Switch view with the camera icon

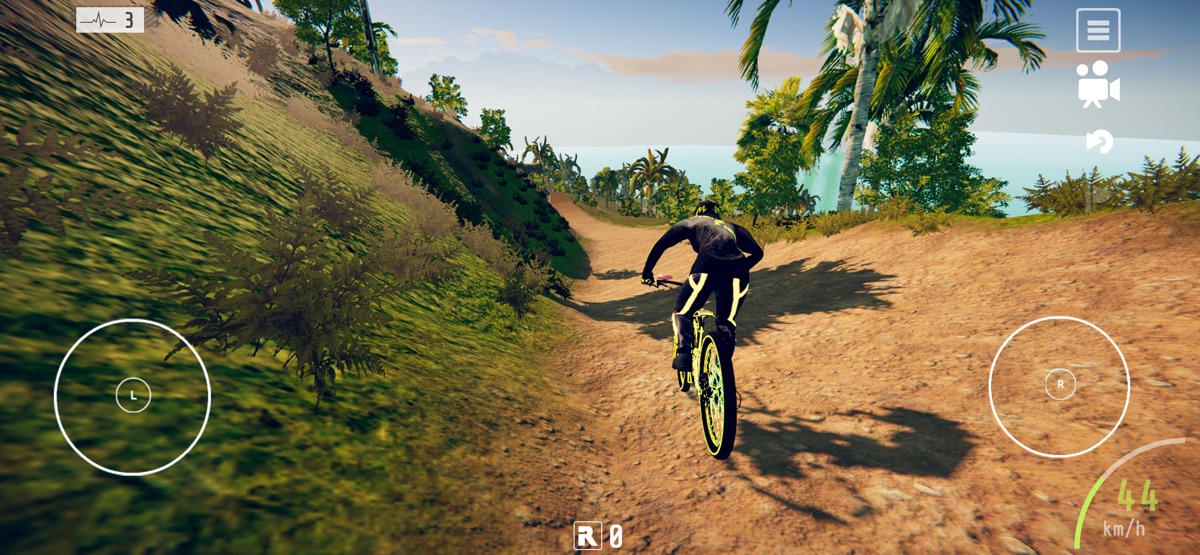1098,85
